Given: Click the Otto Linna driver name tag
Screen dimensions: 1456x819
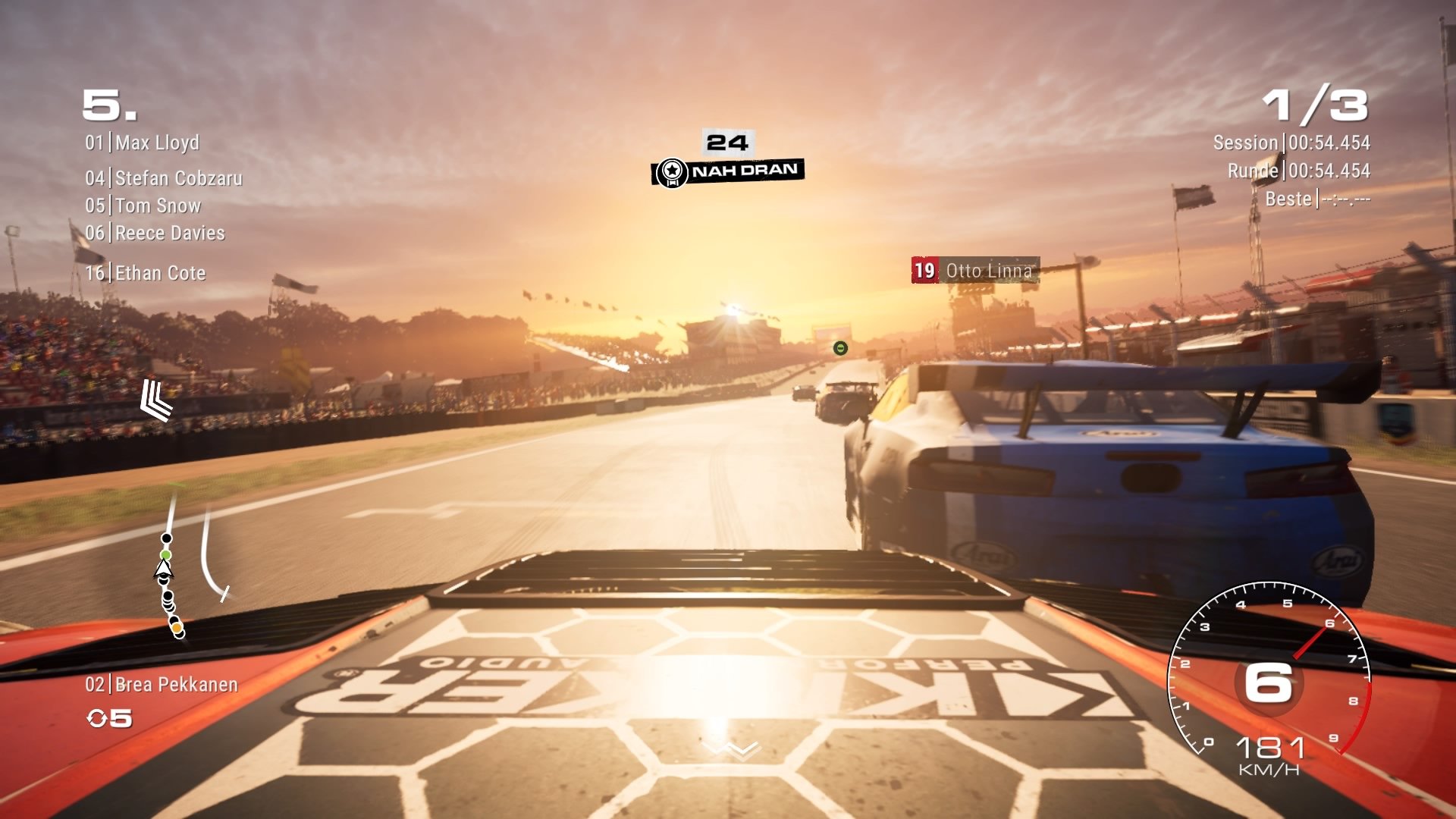Looking at the screenshot, I should click(975, 271).
